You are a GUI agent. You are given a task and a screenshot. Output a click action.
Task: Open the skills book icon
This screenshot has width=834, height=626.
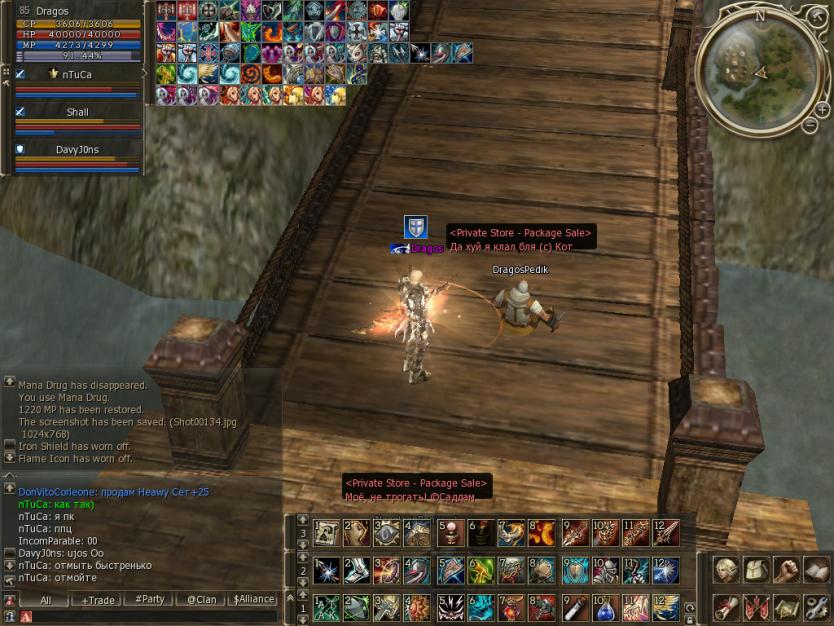click(x=816, y=569)
